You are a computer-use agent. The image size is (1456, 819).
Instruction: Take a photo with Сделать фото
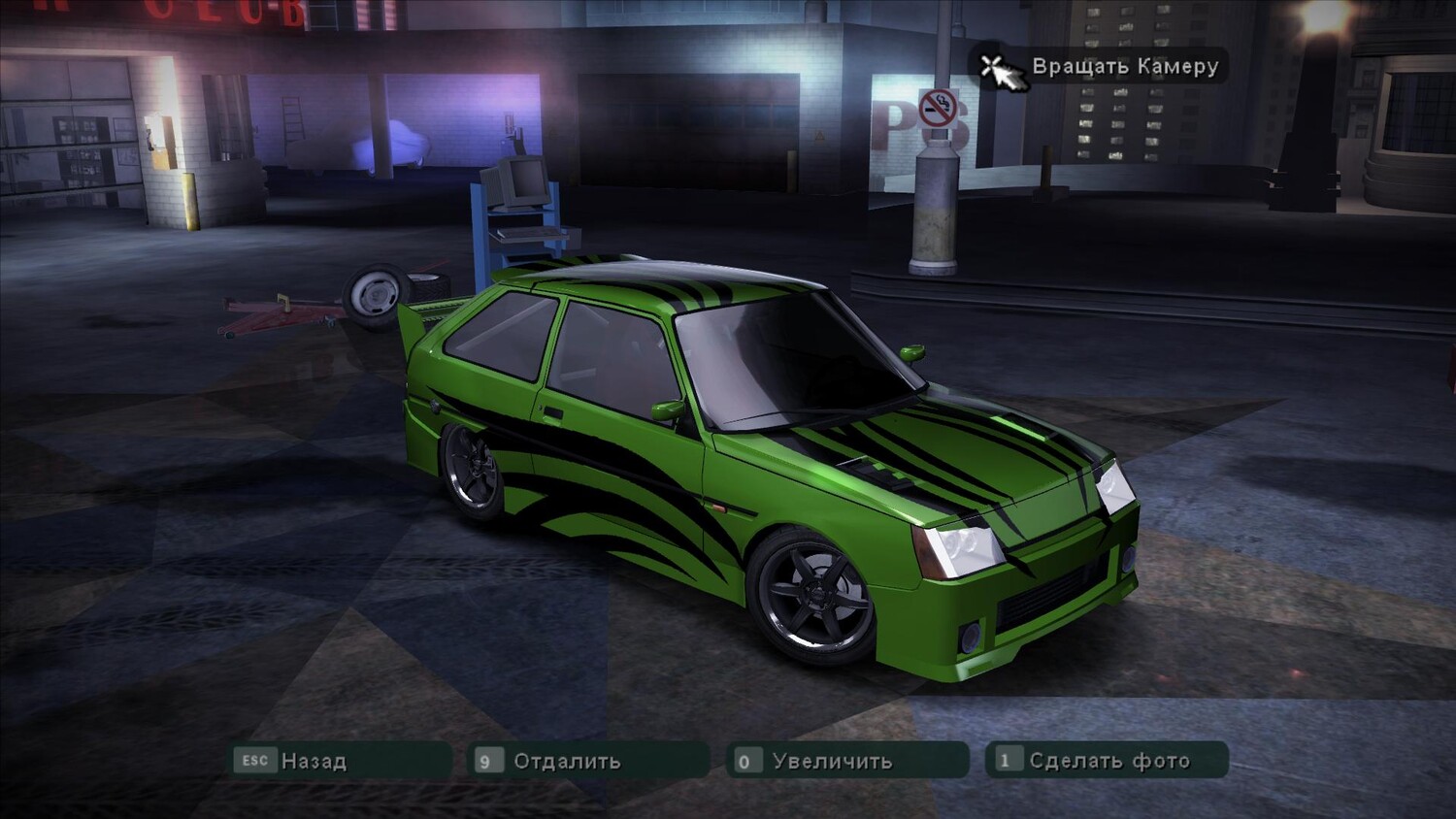coord(1107,761)
